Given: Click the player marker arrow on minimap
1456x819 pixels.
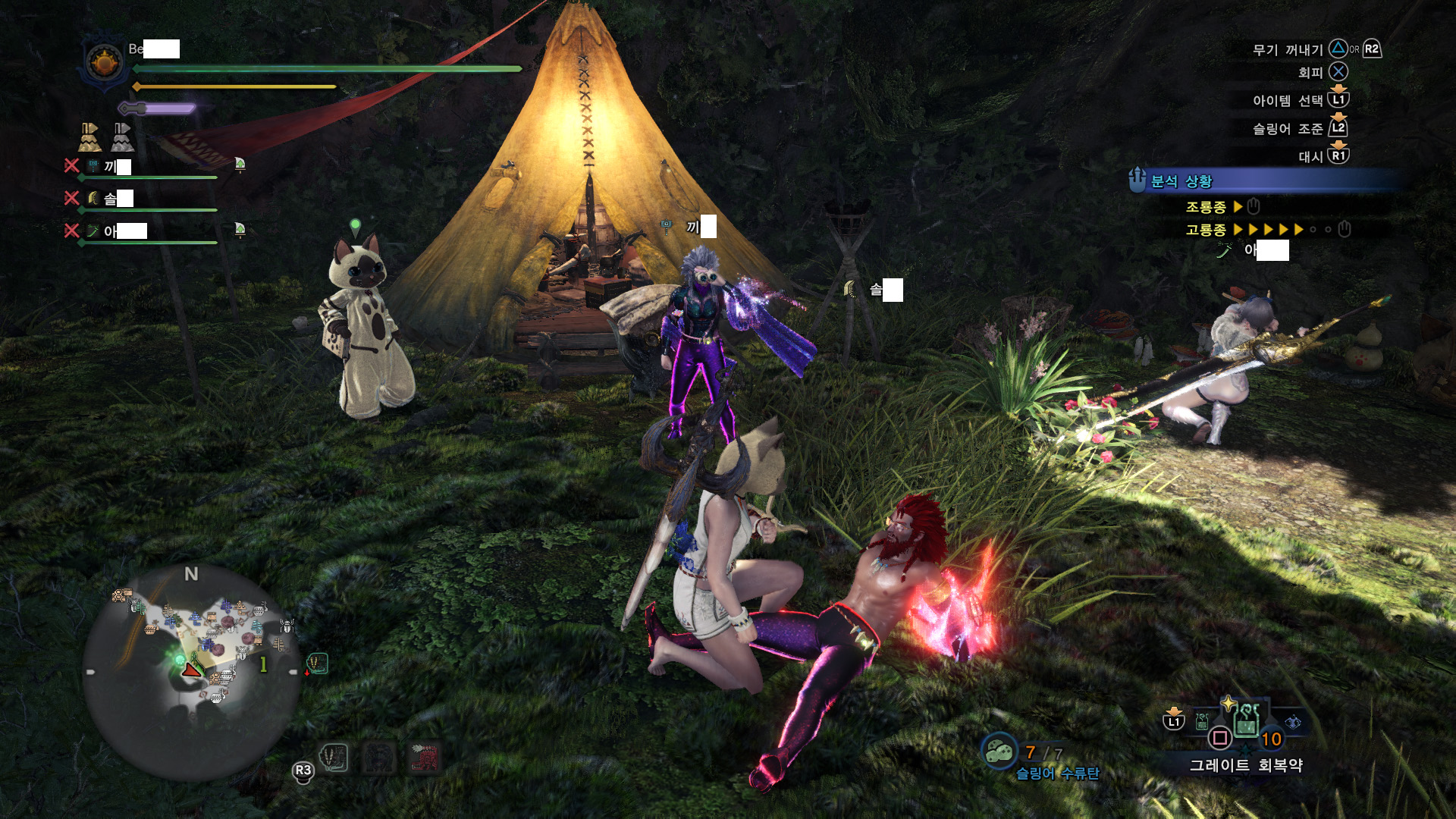Looking at the screenshot, I should click(191, 669).
